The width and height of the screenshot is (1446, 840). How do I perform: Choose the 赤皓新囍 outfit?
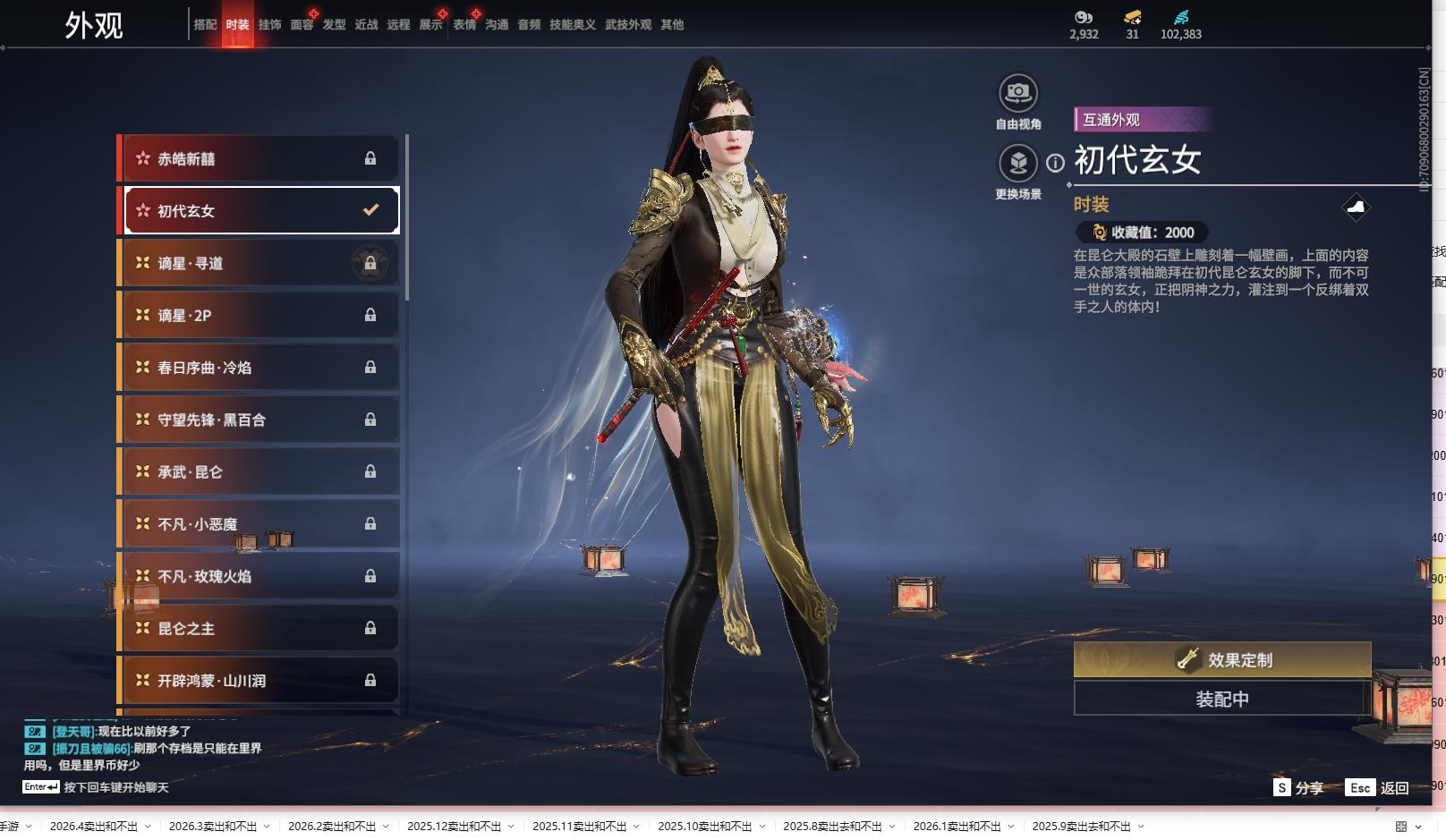tap(259, 159)
